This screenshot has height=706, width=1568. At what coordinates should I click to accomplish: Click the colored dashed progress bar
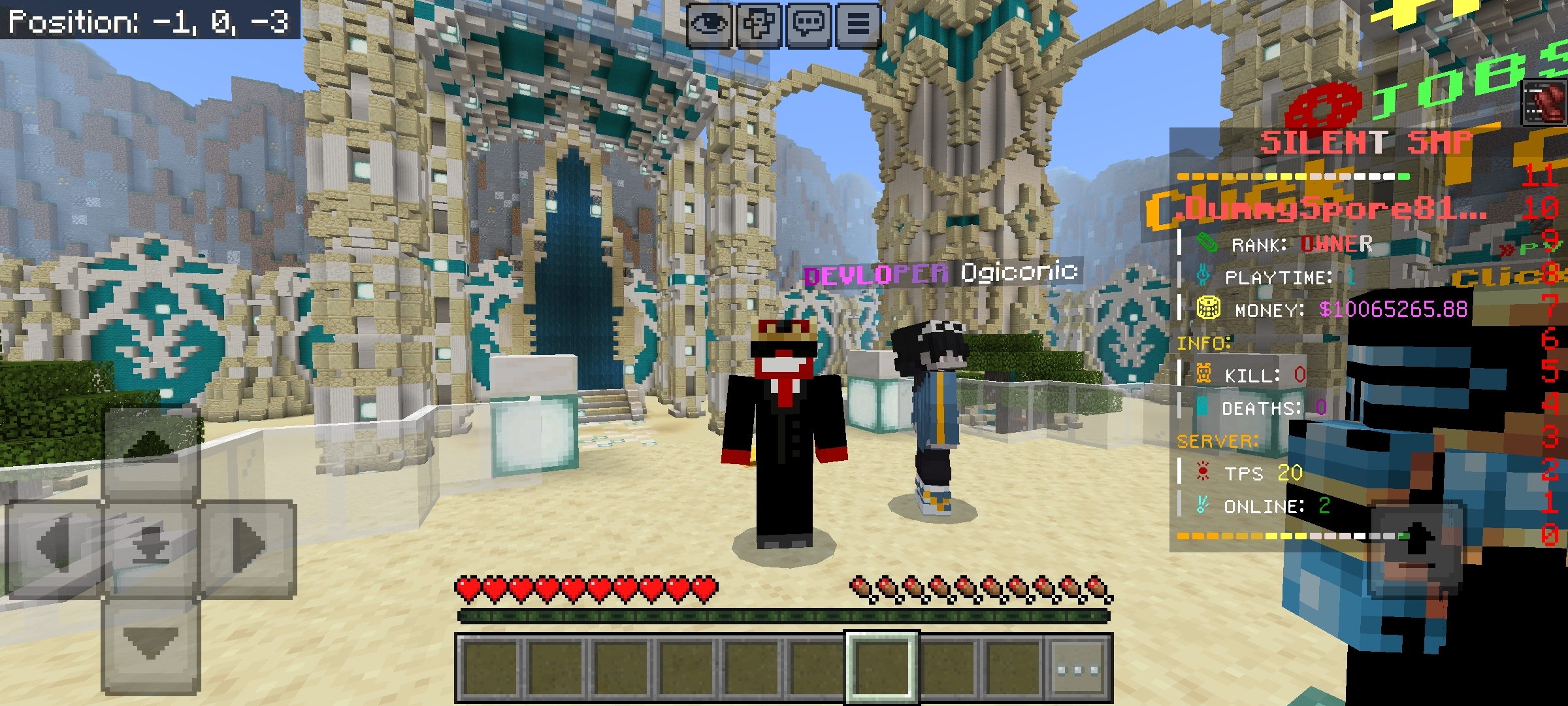(x=1294, y=175)
